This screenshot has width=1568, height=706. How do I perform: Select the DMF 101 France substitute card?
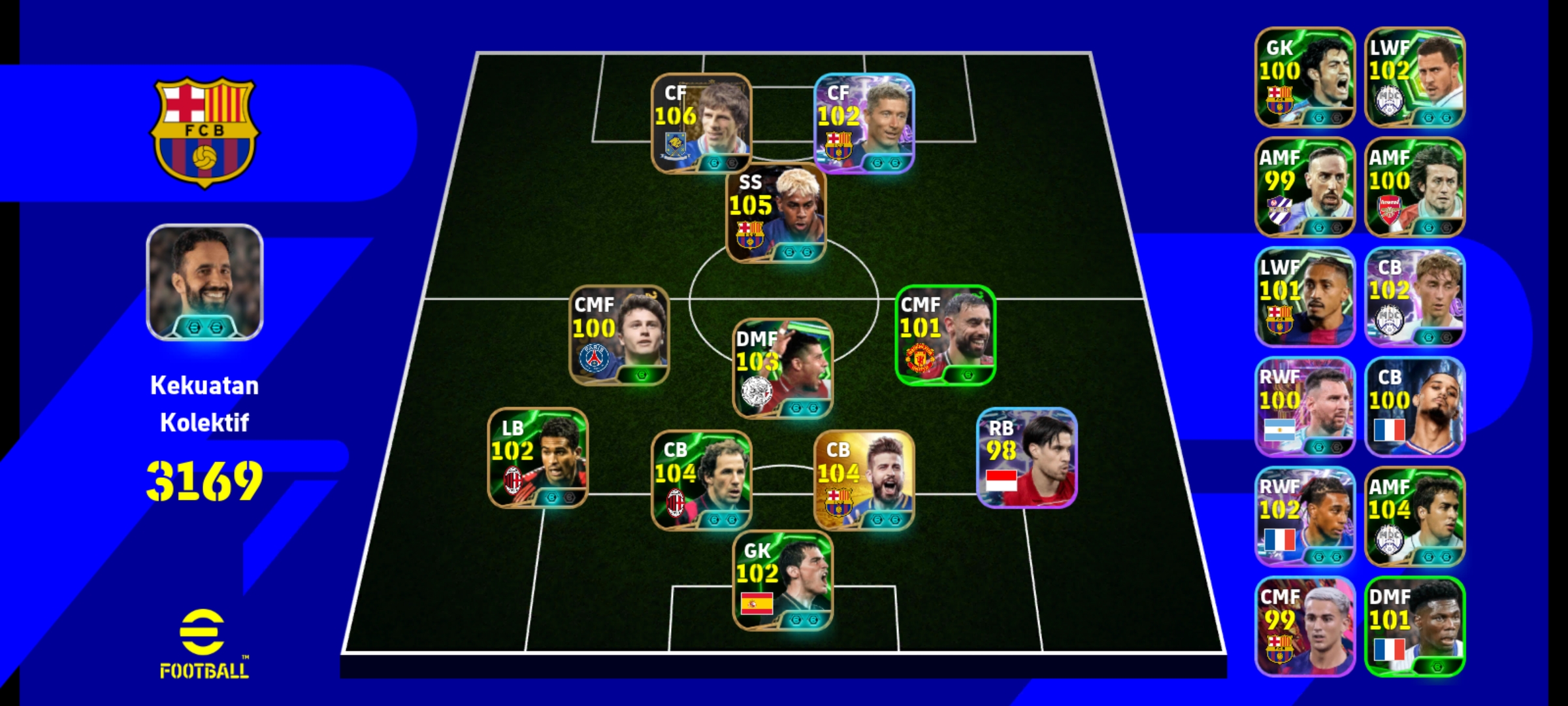click(x=1414, y=626)
